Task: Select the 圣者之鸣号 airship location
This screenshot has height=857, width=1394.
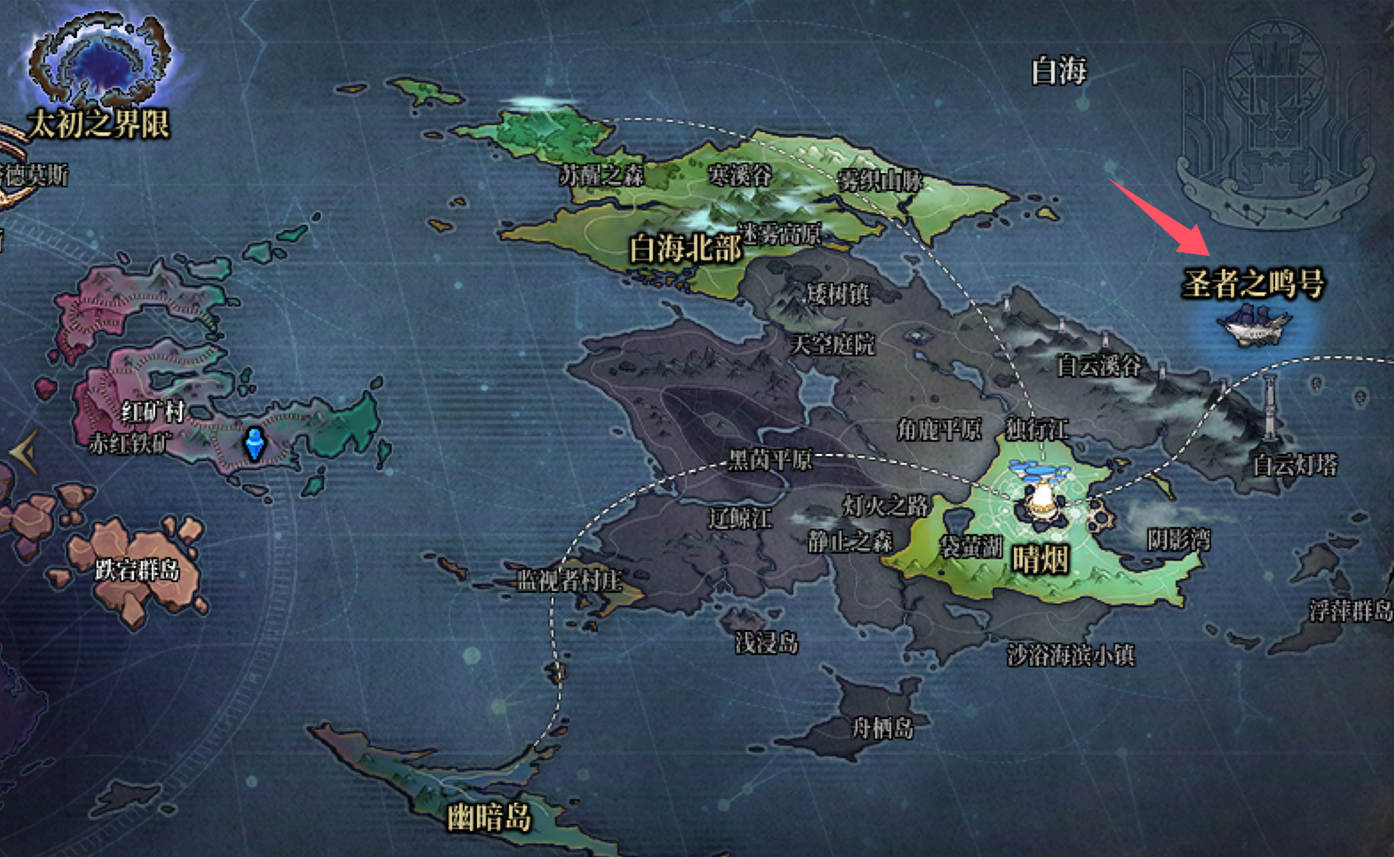Action: coord(1254,324)
